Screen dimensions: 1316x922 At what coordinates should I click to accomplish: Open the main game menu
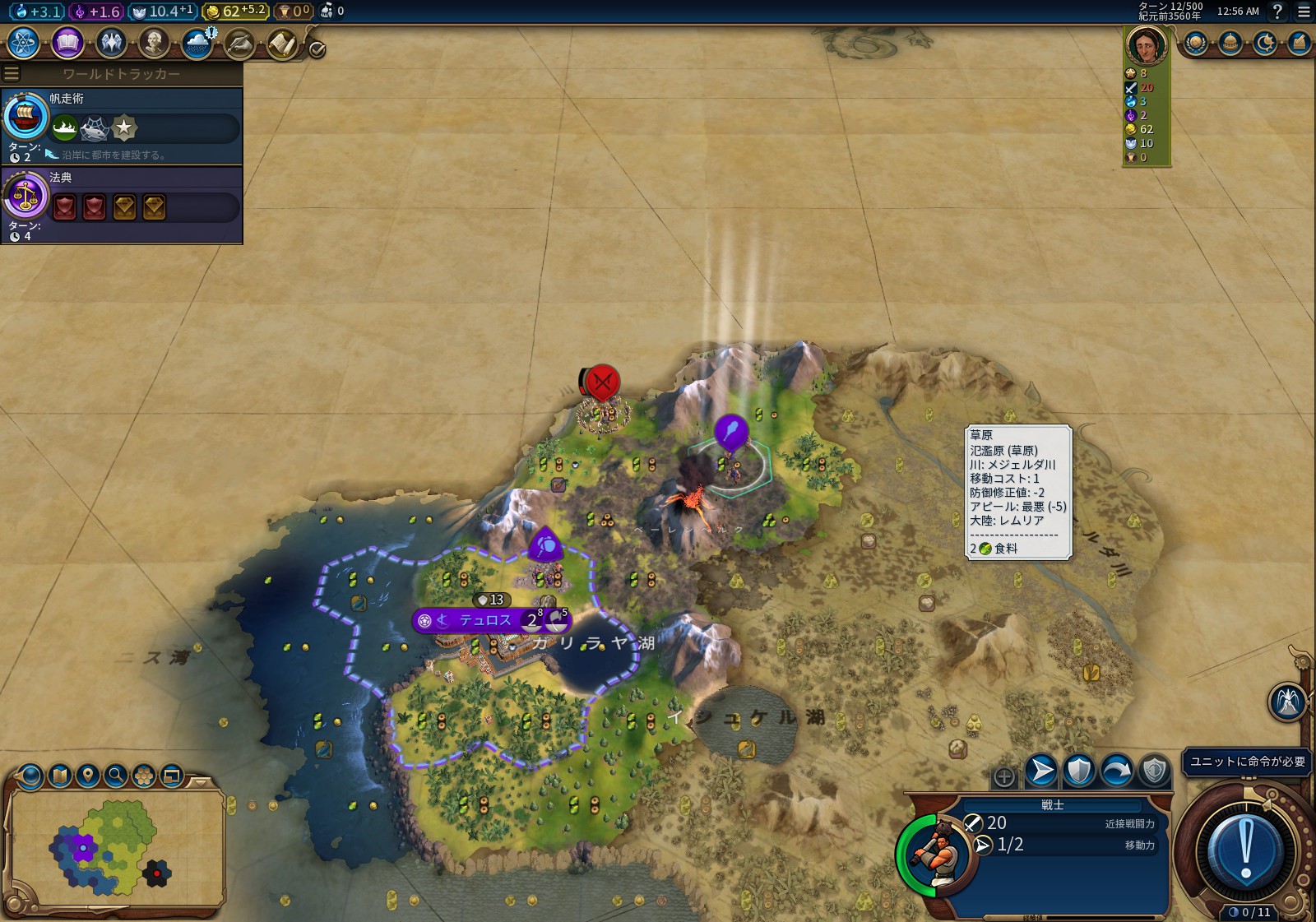(1304, 12)
